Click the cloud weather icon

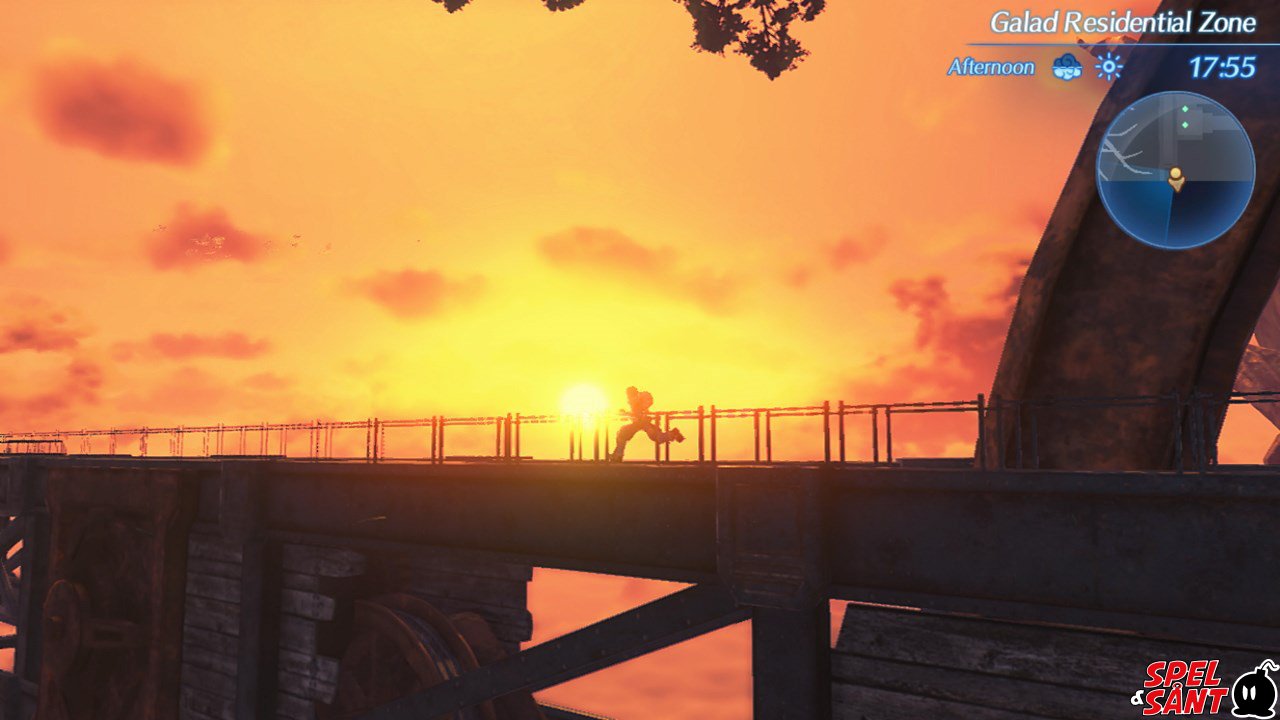(1067, 67)
